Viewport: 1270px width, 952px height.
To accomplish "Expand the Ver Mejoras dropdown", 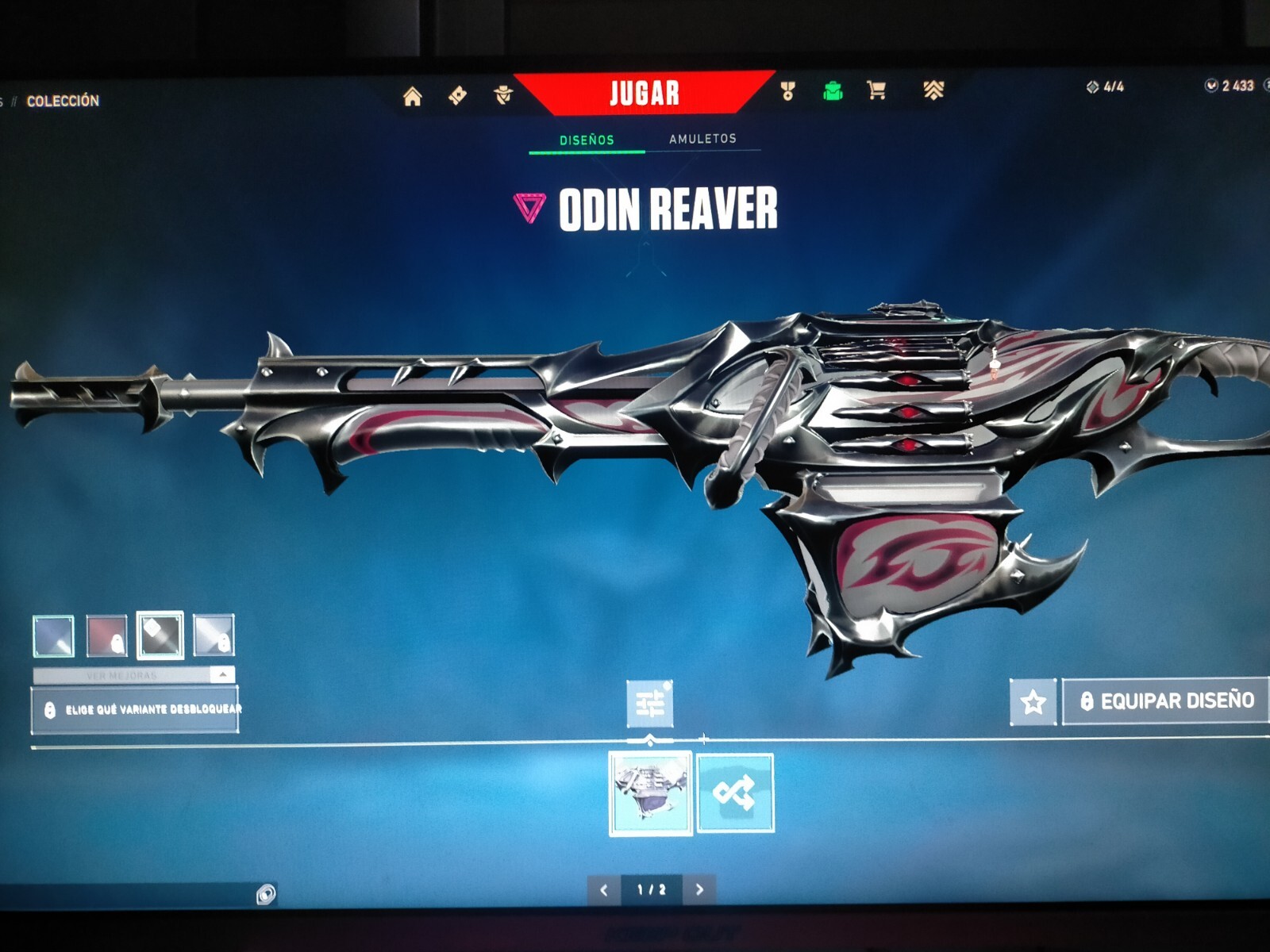I will point(133,675).
